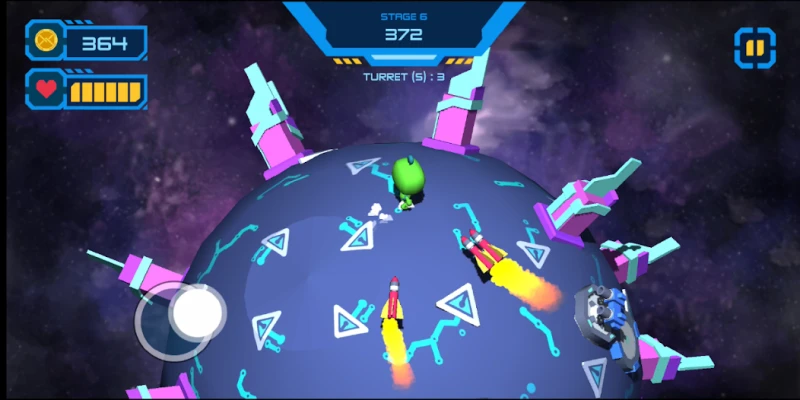This screenshot has width=800, height=400.
Task: Tap the virtual joystick thumb pad
Action: [x=196, y=311]
